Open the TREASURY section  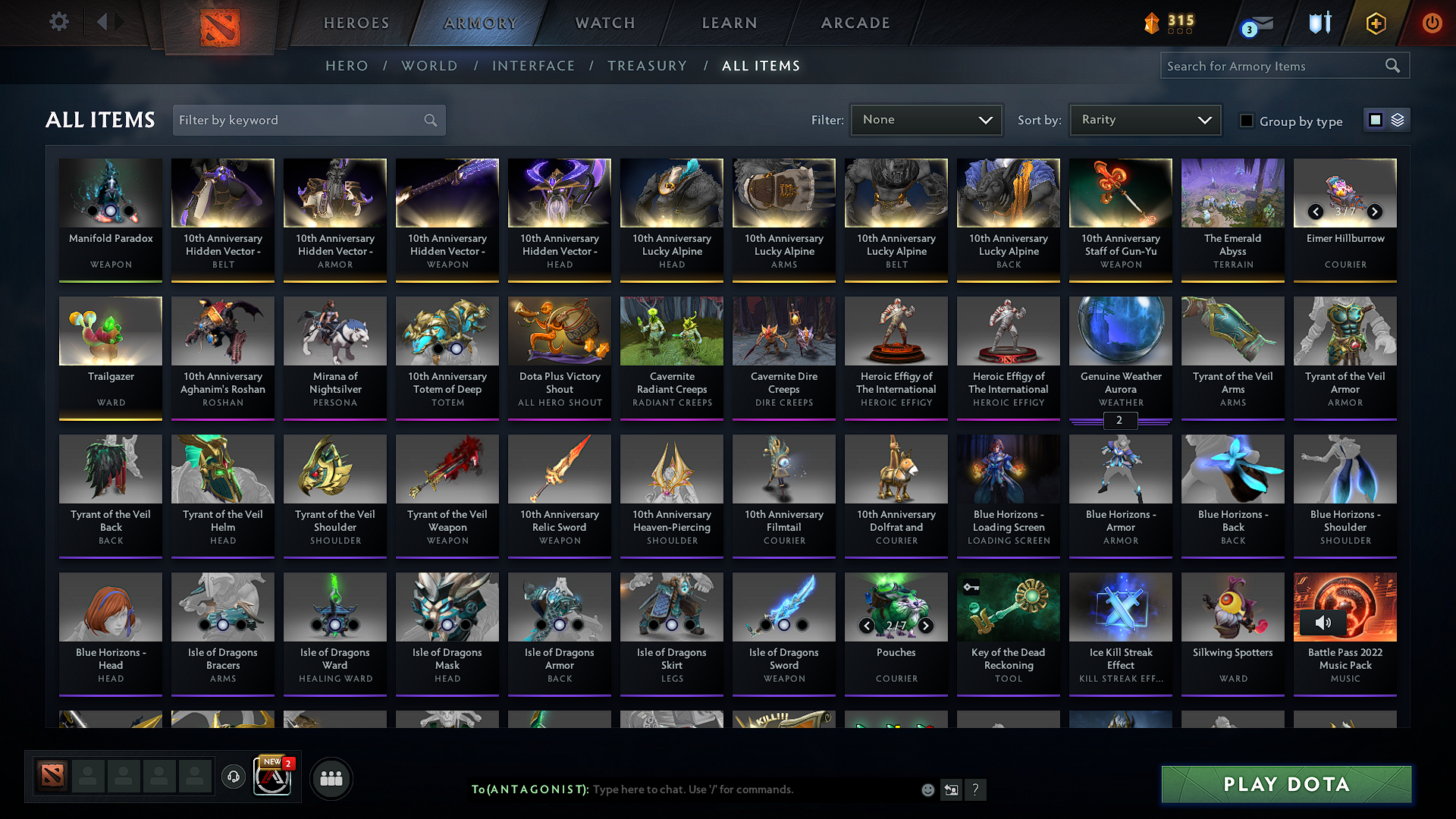[647, 66]
